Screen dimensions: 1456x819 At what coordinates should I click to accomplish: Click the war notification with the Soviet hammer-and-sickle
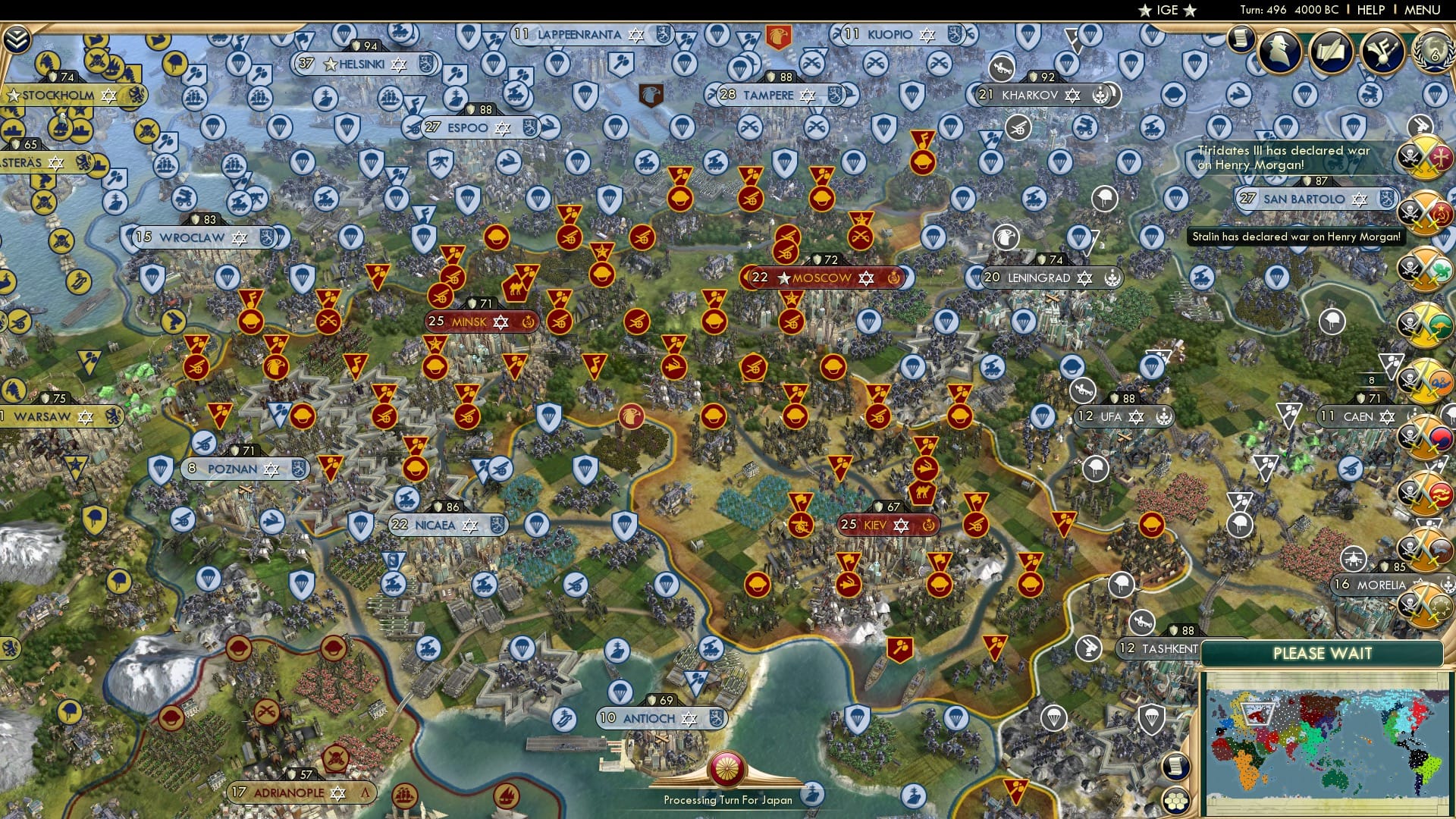1426,212
